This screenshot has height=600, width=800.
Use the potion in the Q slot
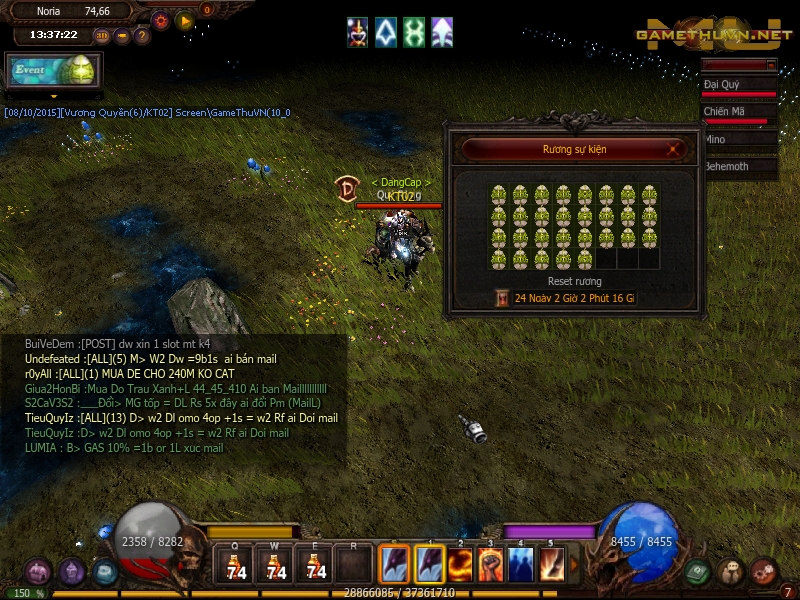236,566
